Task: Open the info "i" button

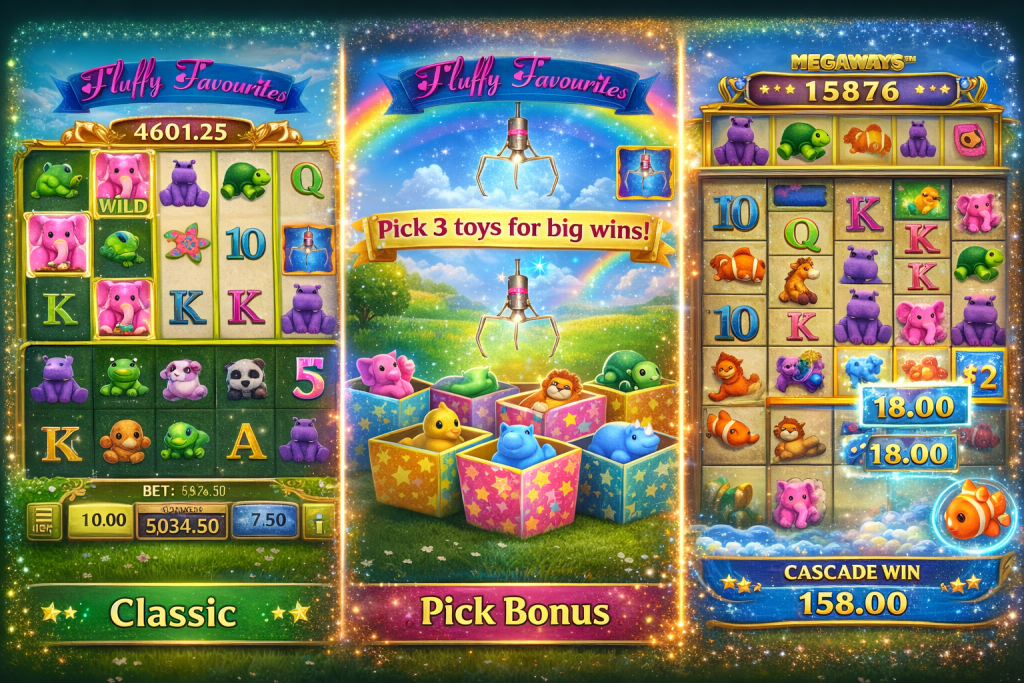Action: point(318,521)
